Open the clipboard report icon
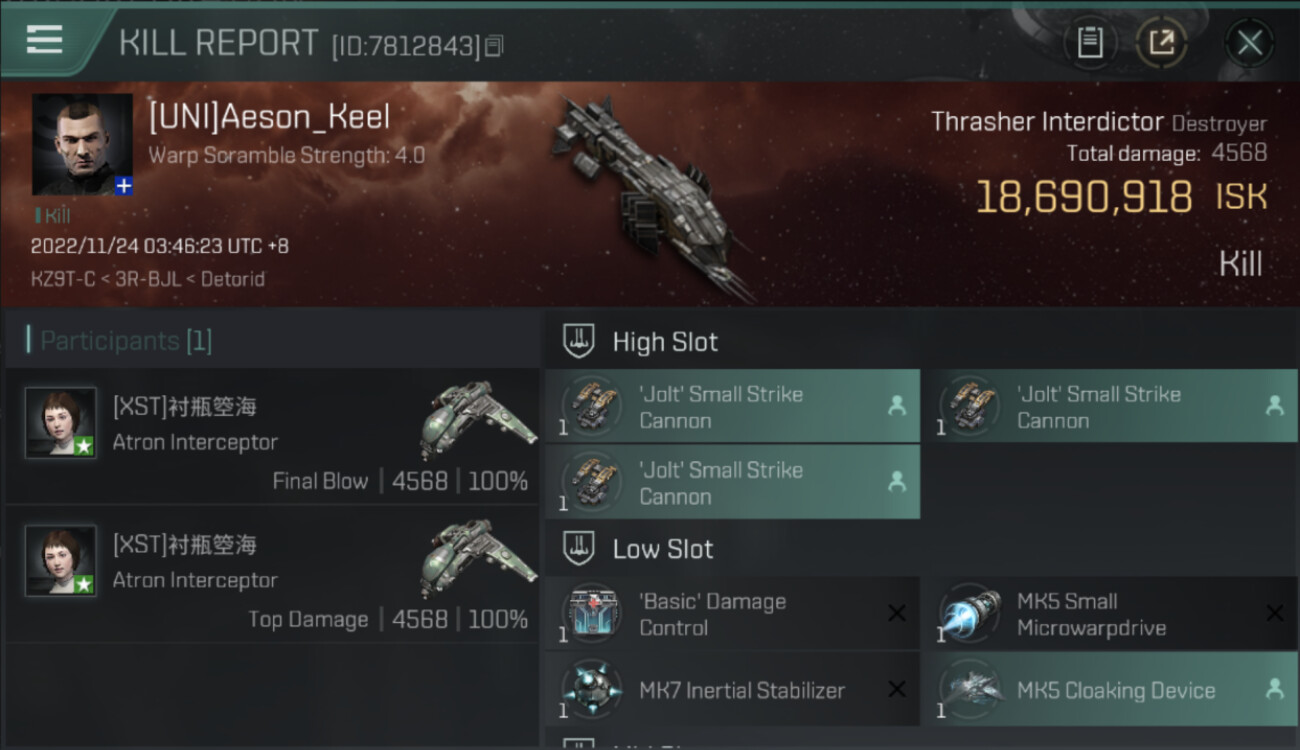This screenshot has width=1300, height=750. click(1090, 42)
